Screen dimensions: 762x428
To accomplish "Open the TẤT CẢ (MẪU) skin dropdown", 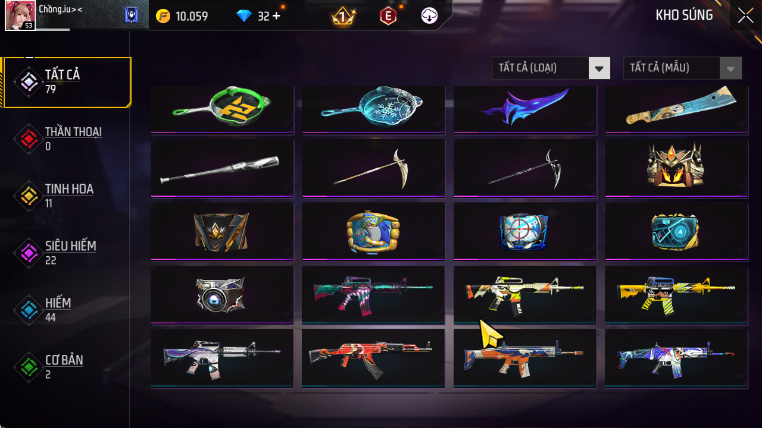I will click(x=683, y=68).
